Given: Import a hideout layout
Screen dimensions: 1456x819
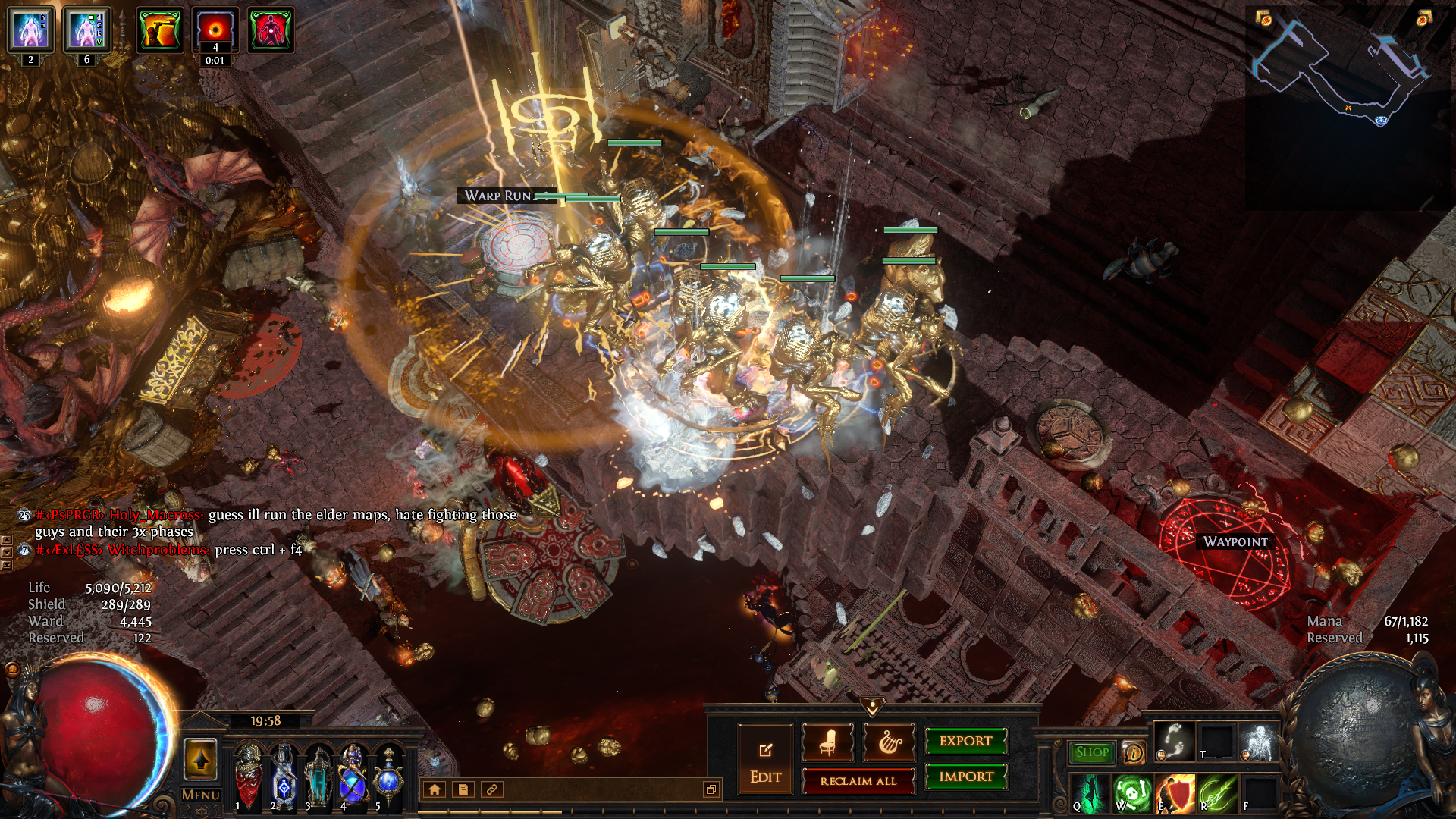Looking at the screenshot, I should [x=965, y=777].
